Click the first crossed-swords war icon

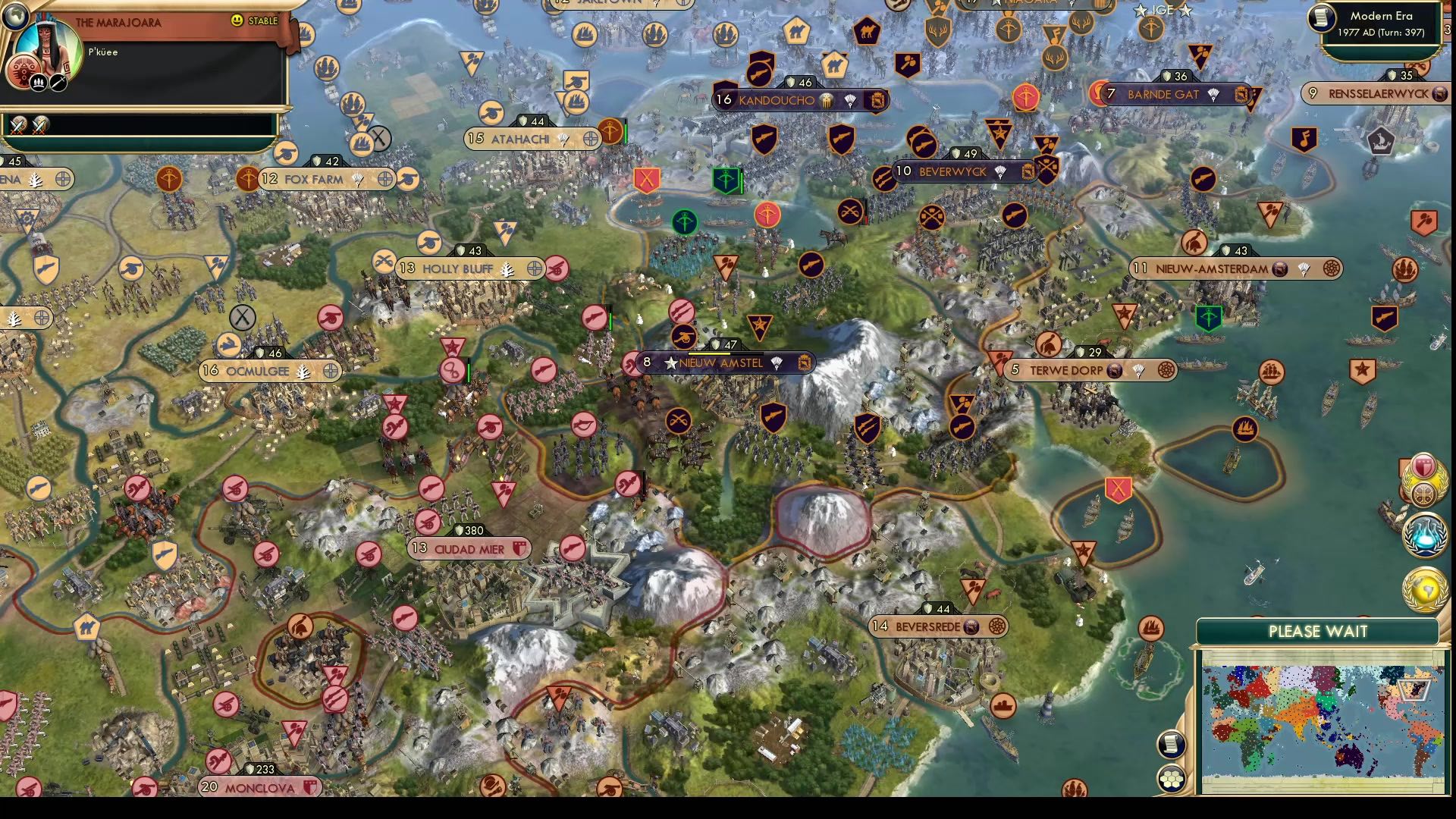[17, 126]
